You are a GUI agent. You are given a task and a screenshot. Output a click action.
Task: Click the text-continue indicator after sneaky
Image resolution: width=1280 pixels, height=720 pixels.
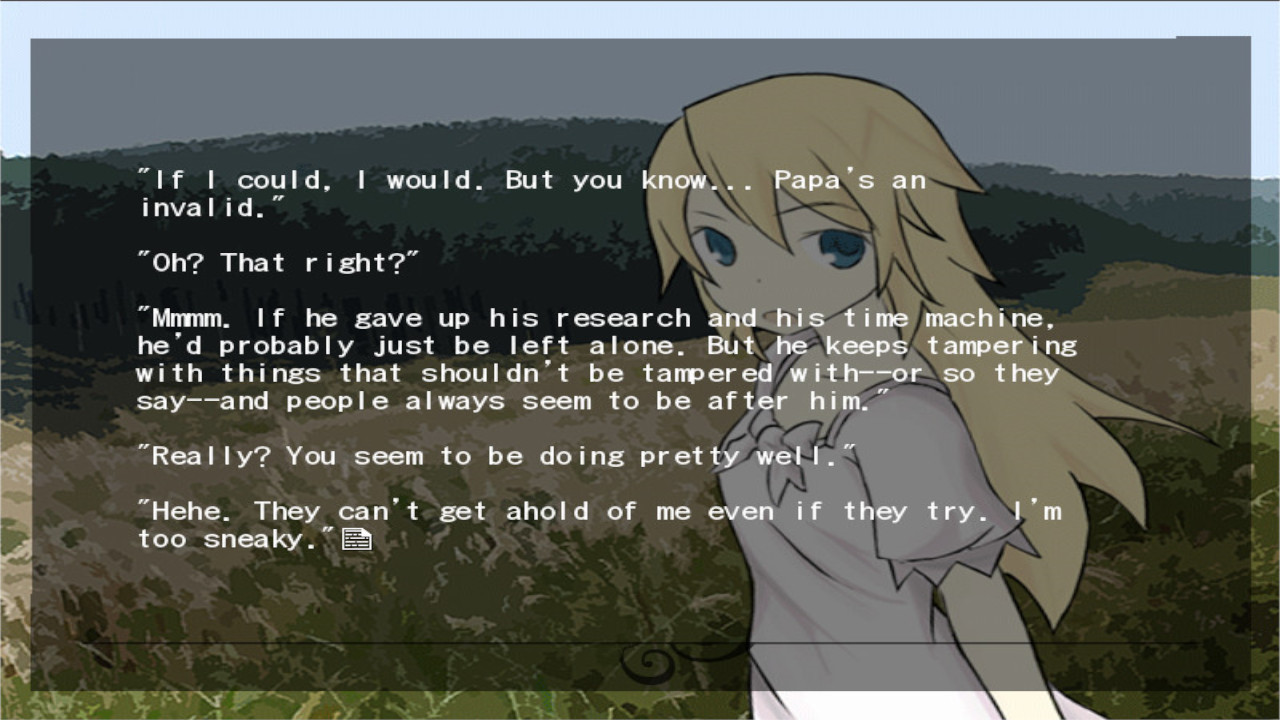pos(358,538)
